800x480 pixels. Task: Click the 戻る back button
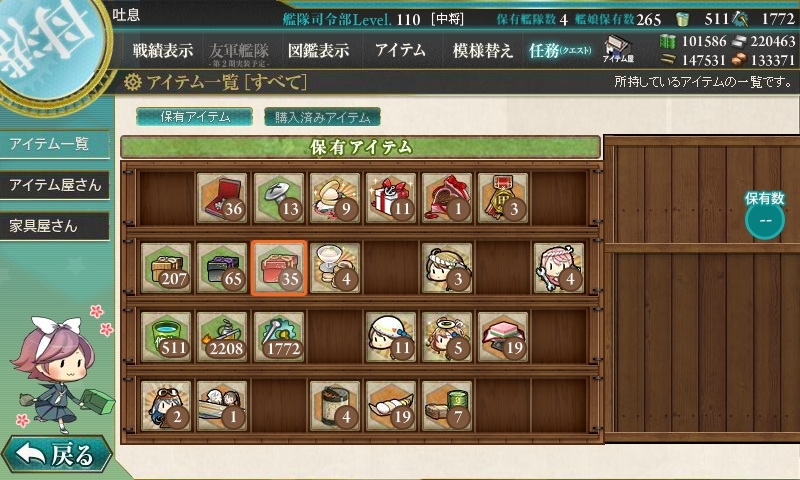click(x=55, y=455)
